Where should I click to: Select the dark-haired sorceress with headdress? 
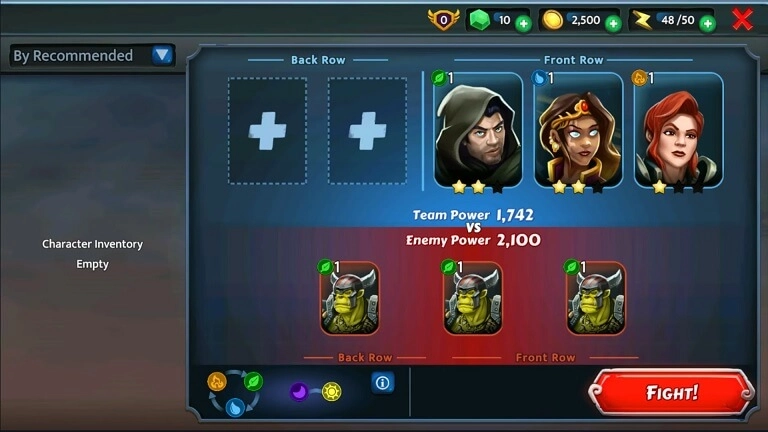point(578,130)
